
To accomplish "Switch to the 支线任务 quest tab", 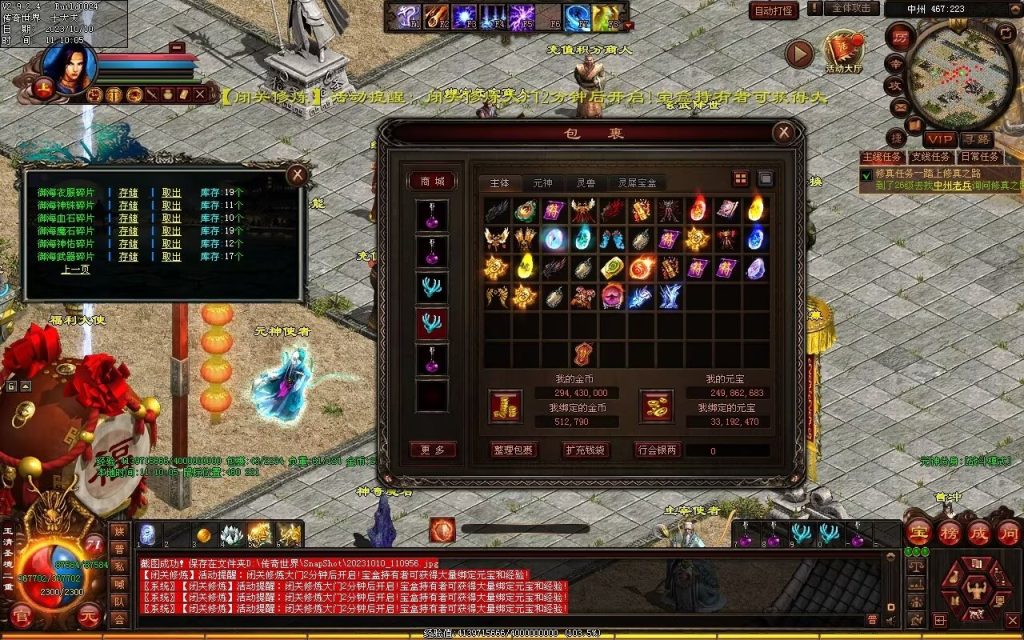I will pos(930,157).
